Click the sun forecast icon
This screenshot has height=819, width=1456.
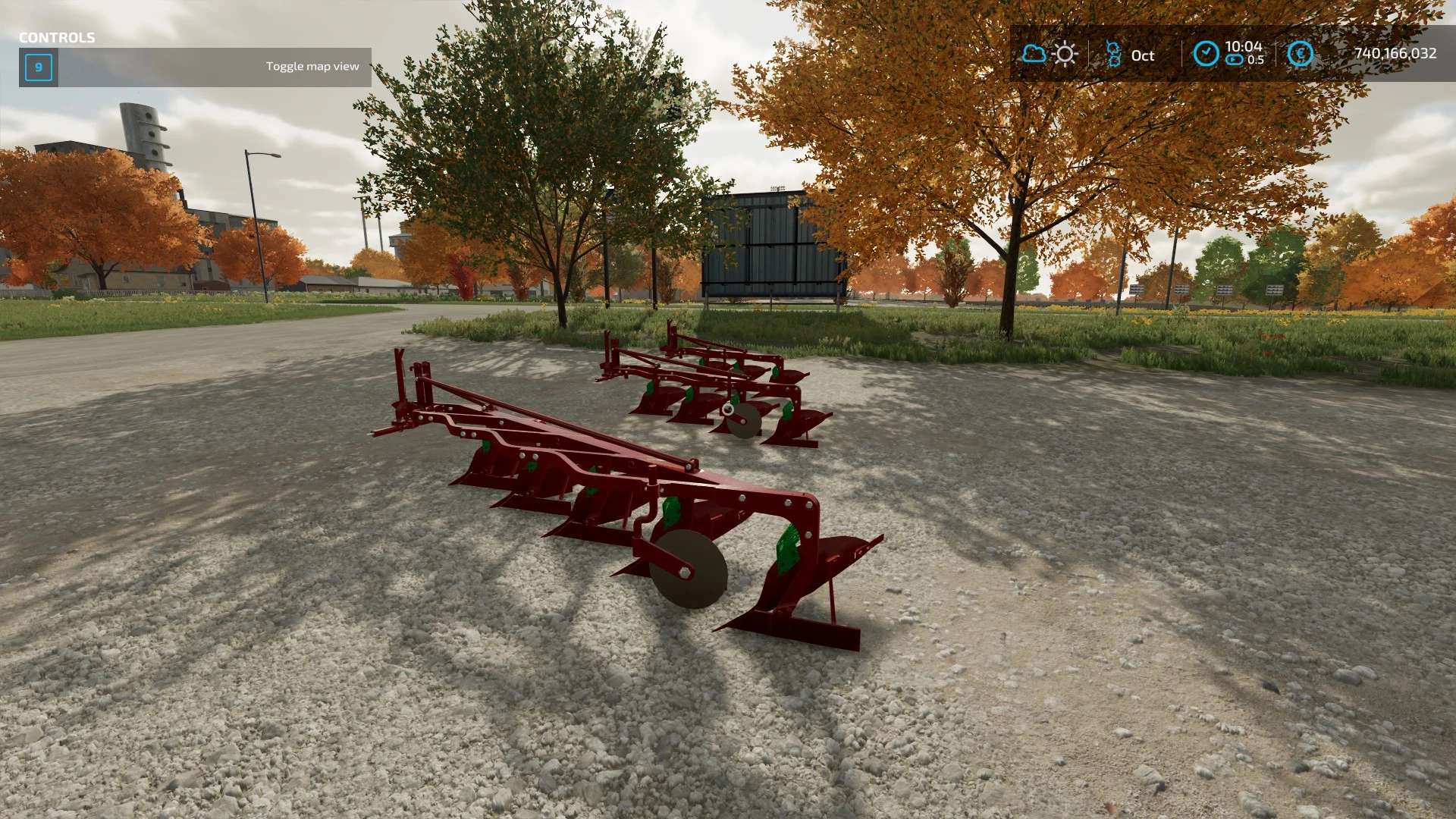click(x=1065, y=54)
